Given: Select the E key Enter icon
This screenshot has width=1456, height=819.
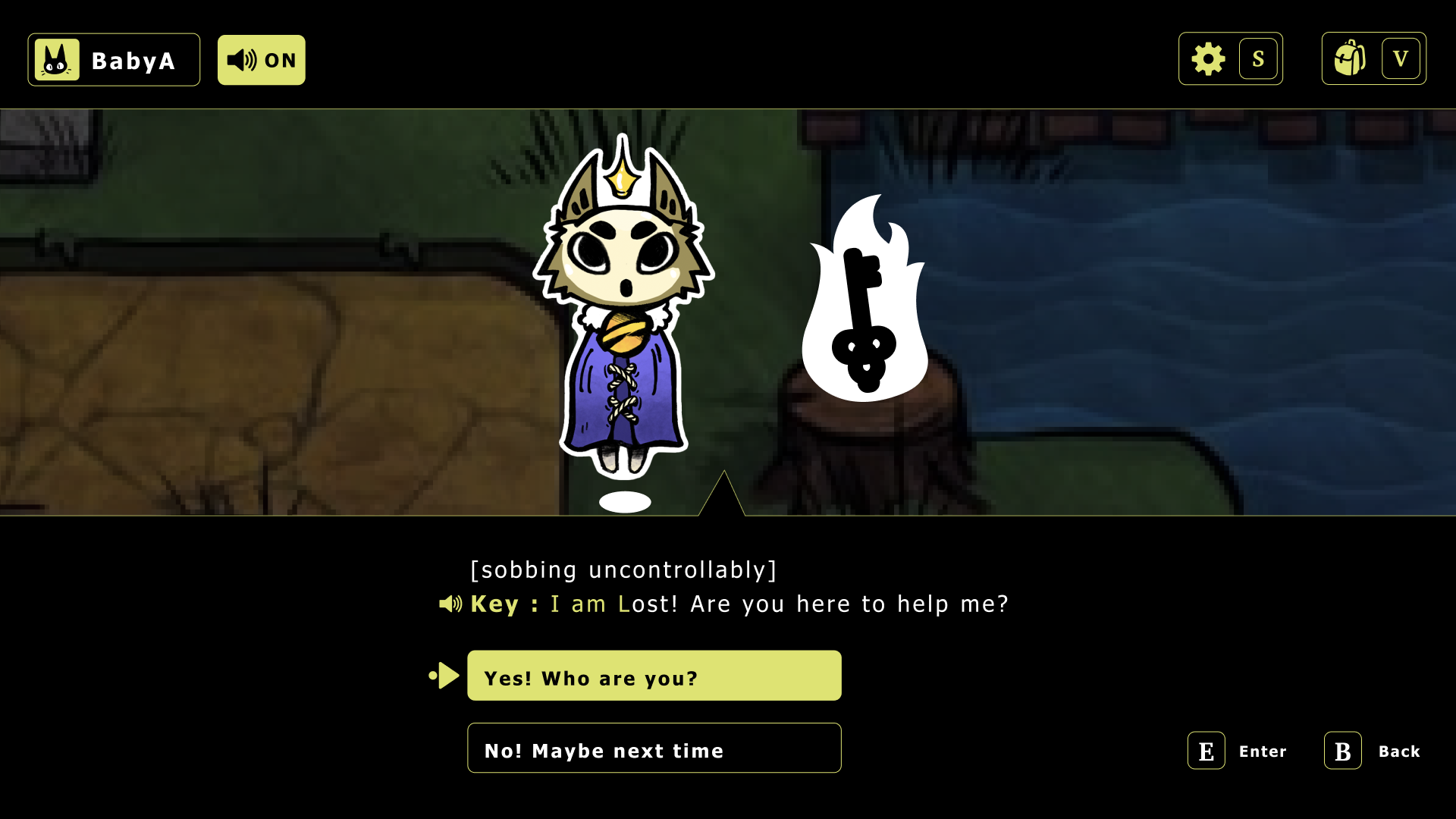Looking at the screenshot, I should coord(1206,751).
